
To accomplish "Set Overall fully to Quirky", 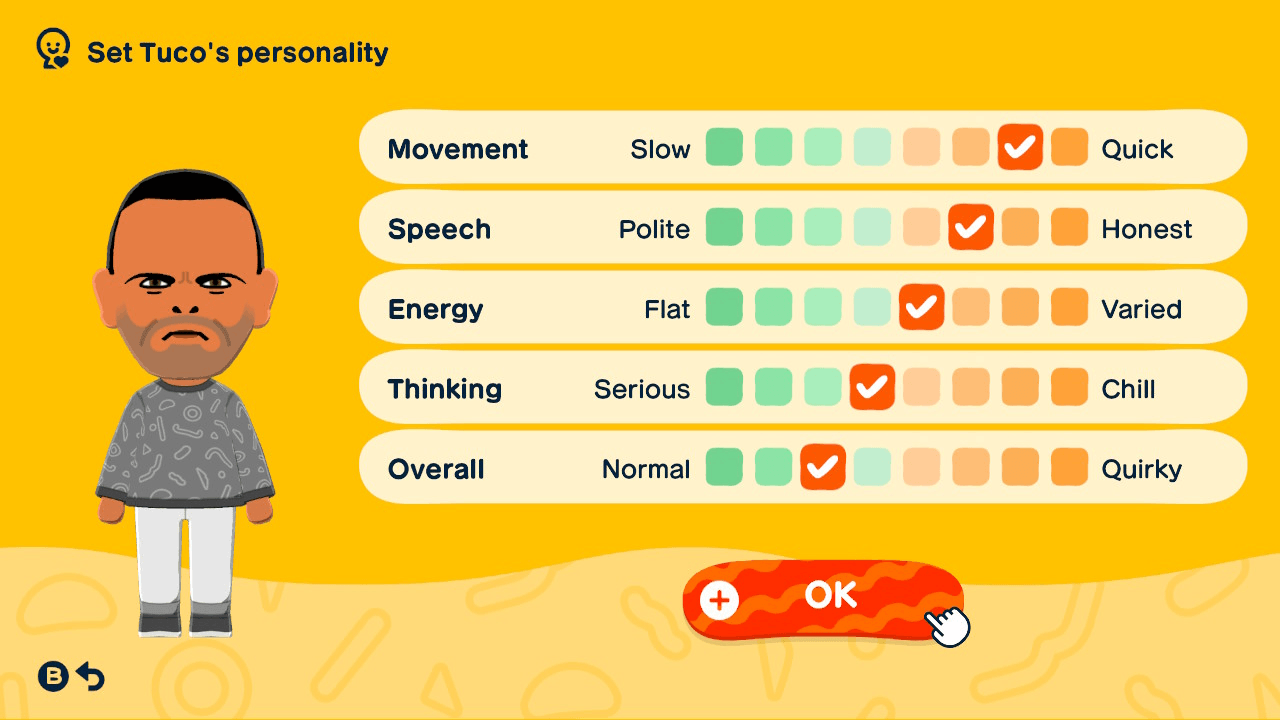I will click(1069, 467).
